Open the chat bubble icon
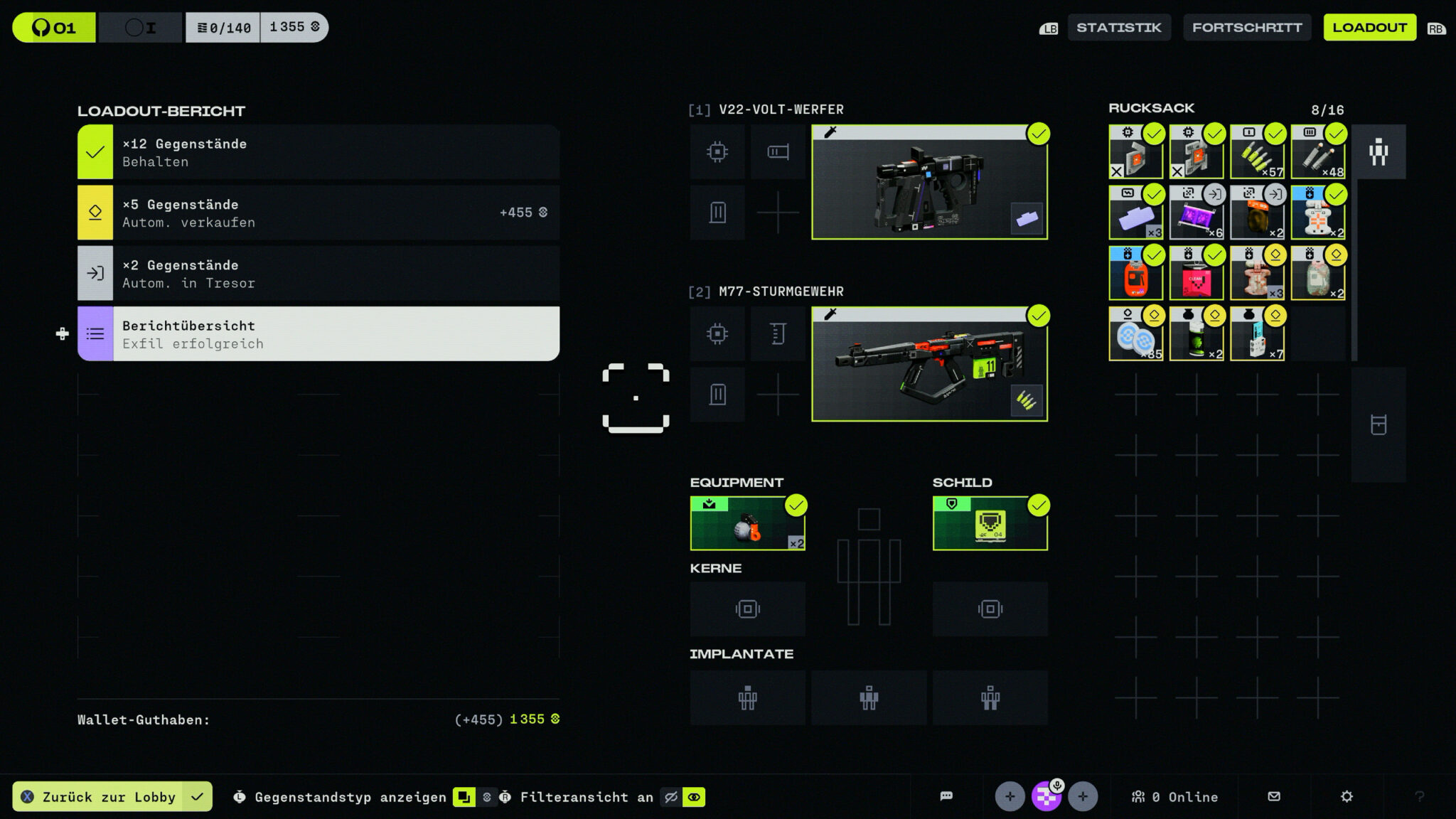1456x819 pixels. tap(946, 796)
